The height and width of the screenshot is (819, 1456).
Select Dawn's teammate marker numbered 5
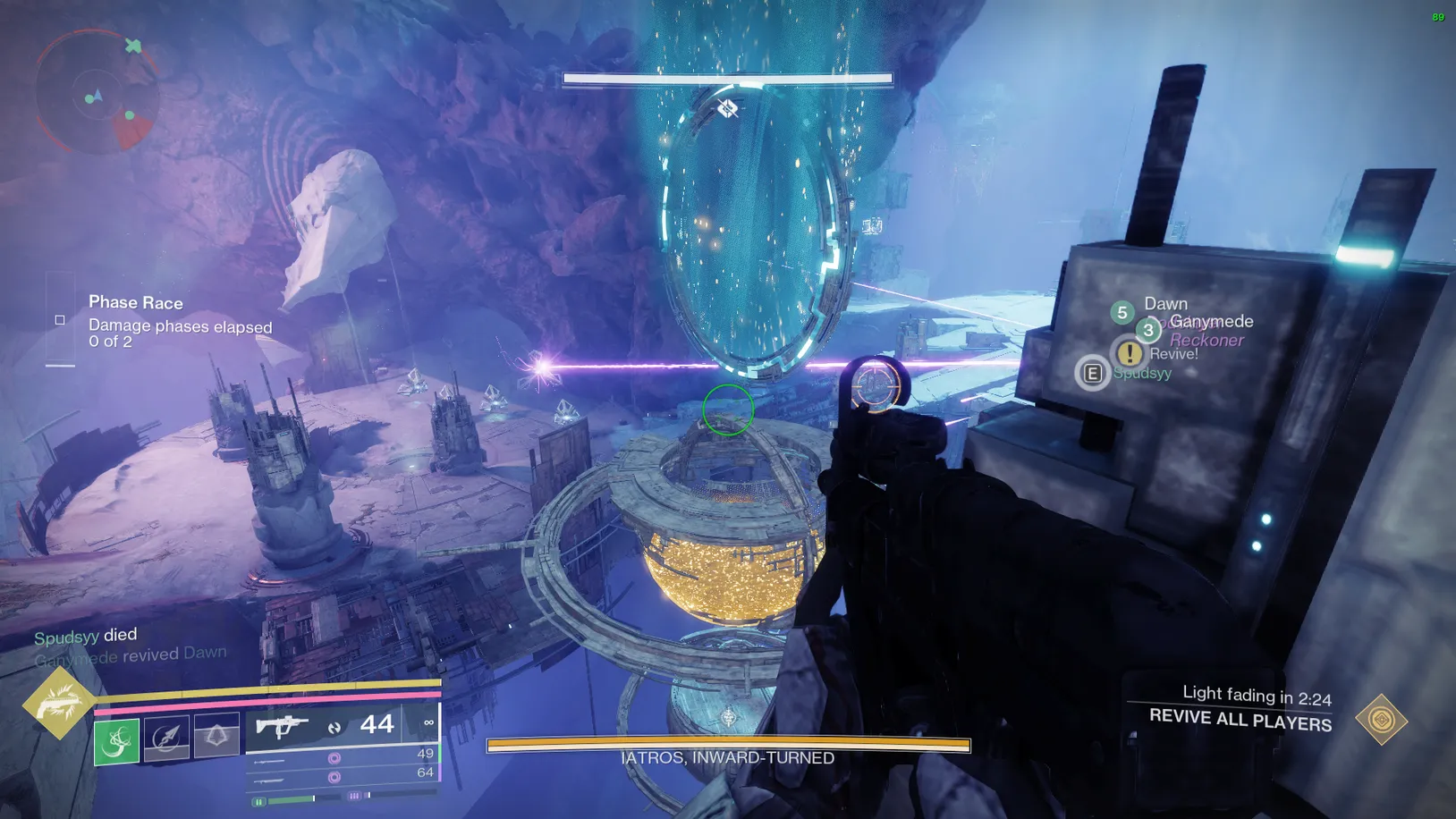point(1122,313)
